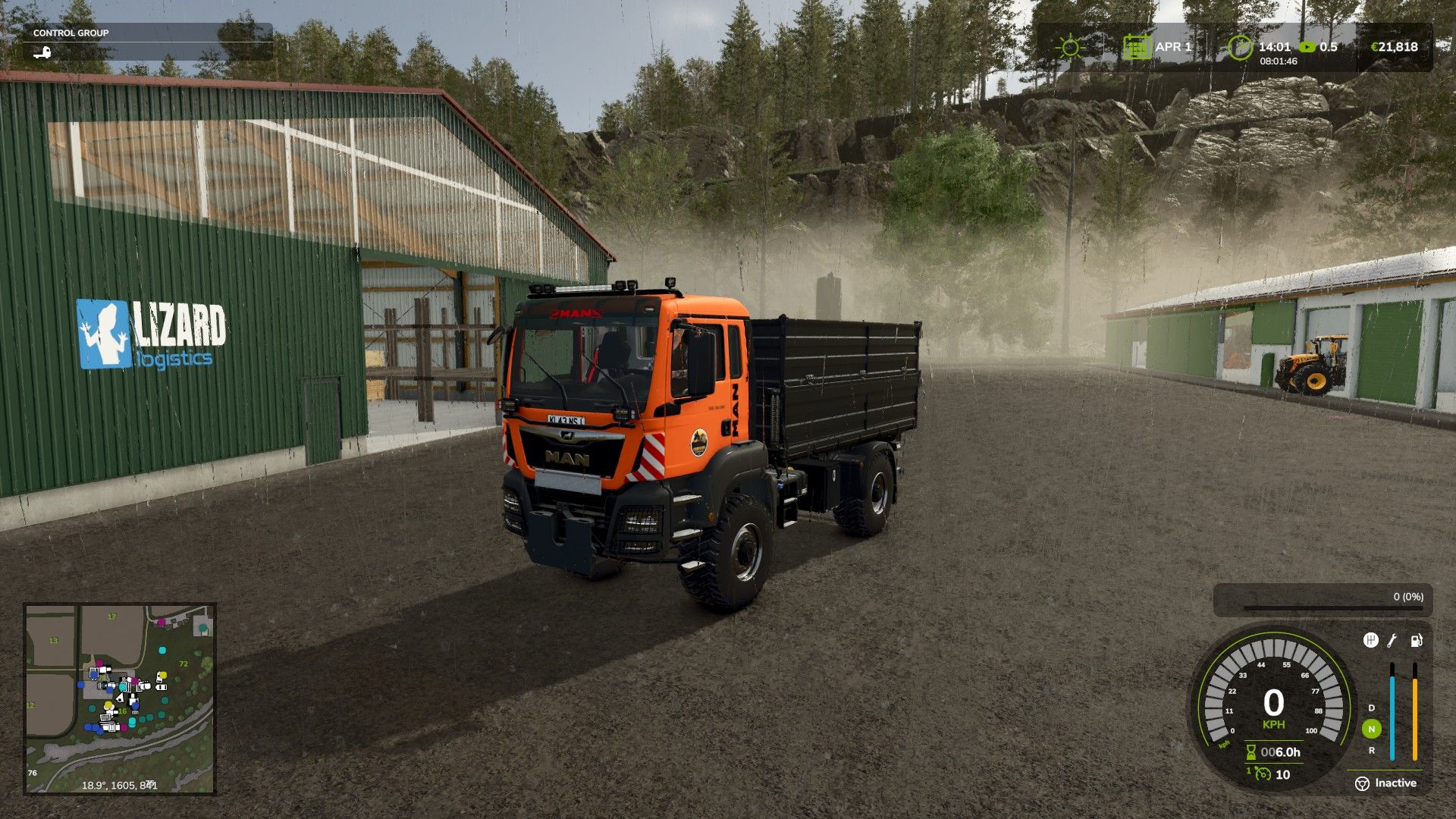Screen dimensions: 1456x819
Task: Click the fuel pump icon
Action: point(1416,642)
